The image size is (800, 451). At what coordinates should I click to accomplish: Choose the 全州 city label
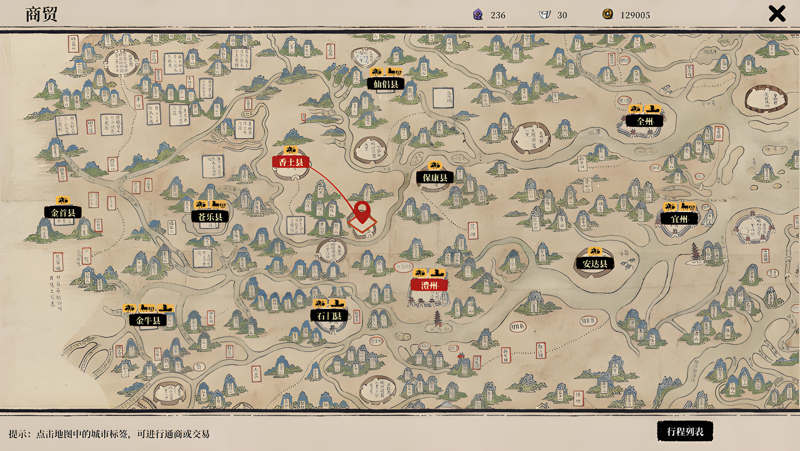[644, 120]
